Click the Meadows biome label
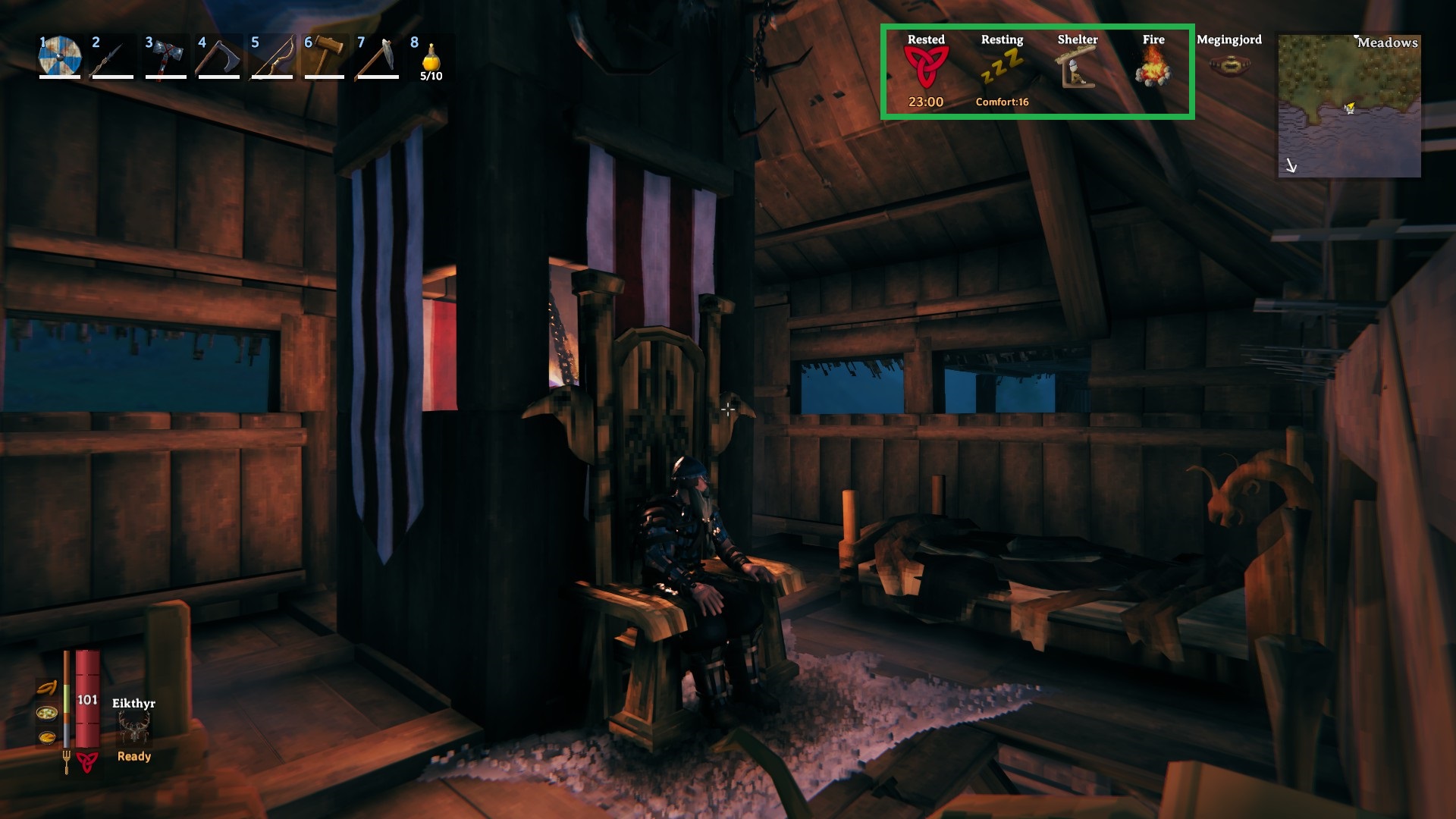The width and height of the screenshot is (1456, 819). point(1389,44)
